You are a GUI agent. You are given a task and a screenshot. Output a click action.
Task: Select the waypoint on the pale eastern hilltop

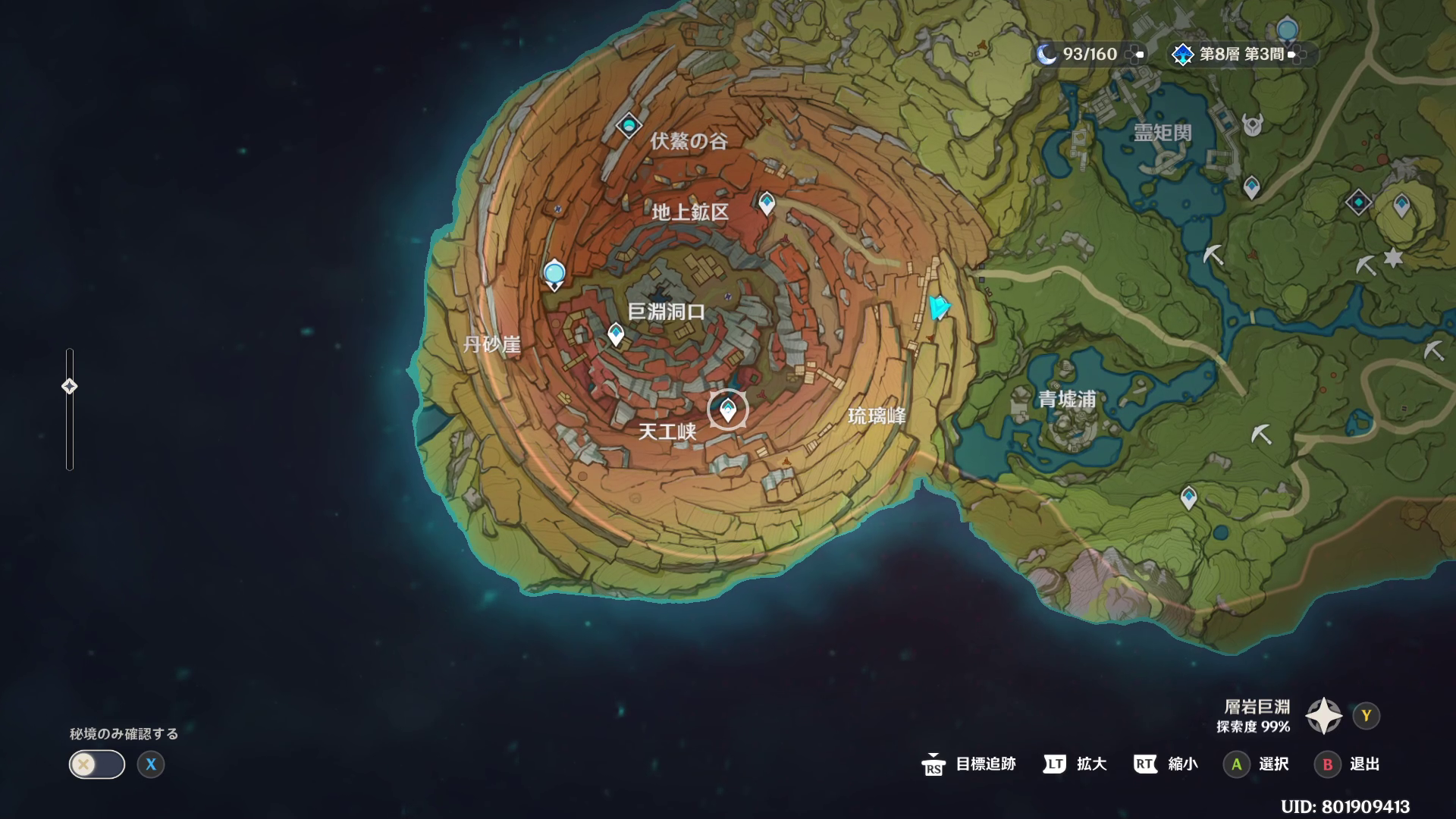tap(1401, 205)
